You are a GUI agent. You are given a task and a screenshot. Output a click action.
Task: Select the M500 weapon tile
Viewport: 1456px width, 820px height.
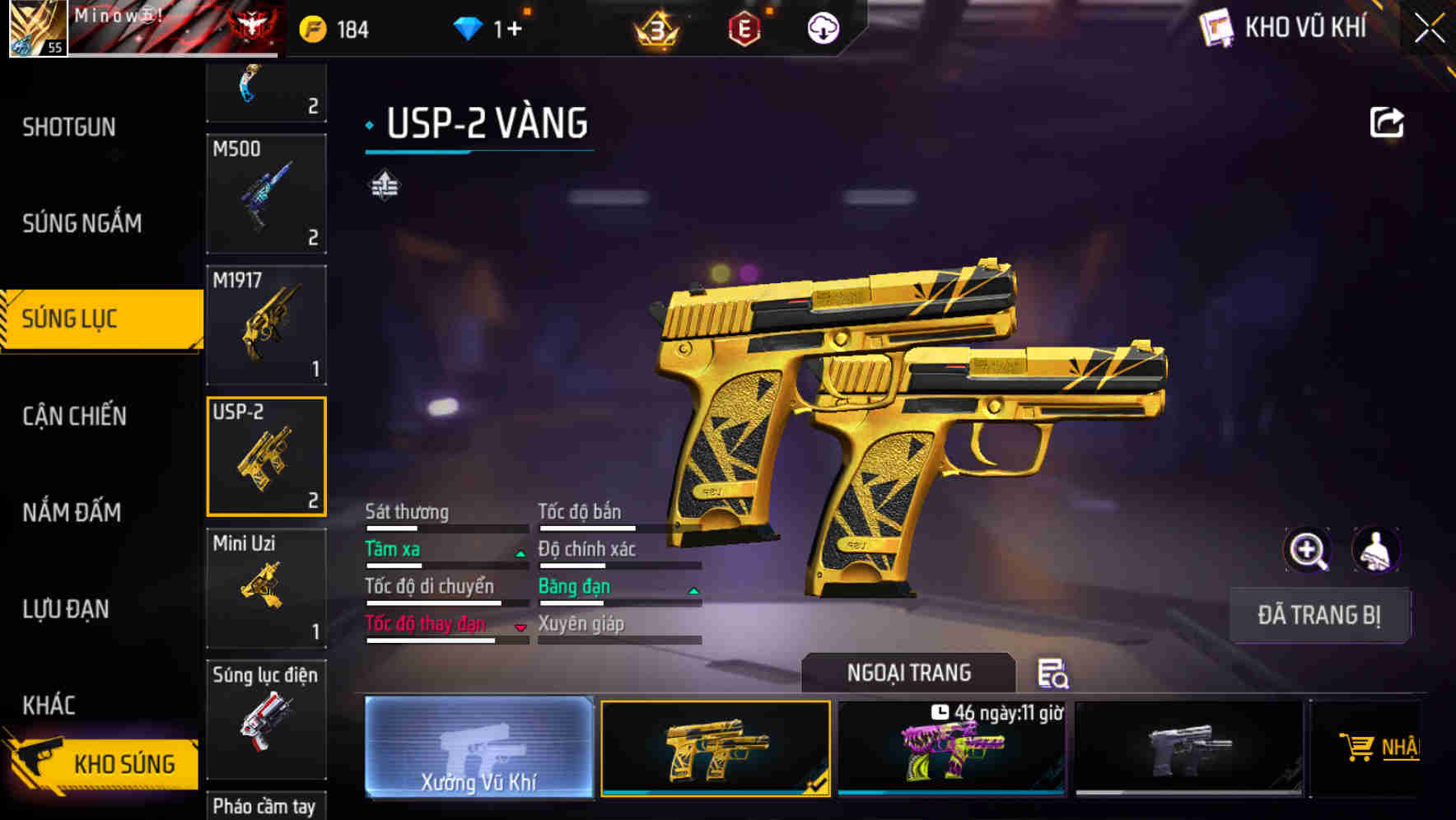coord(266,194)
